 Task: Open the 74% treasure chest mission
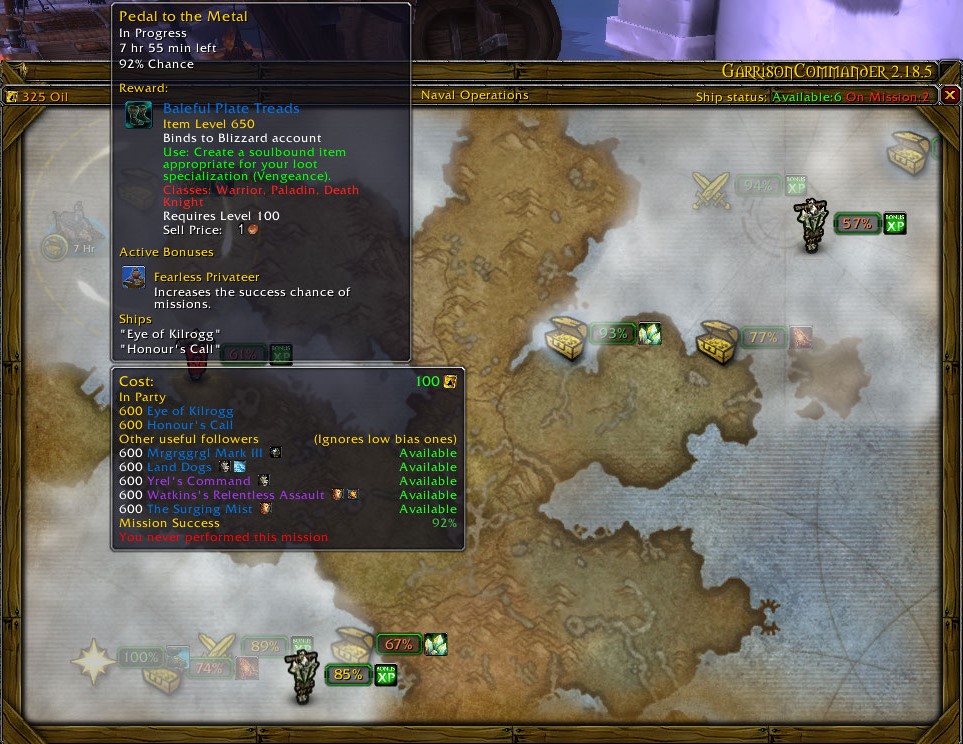click(162, 672)
